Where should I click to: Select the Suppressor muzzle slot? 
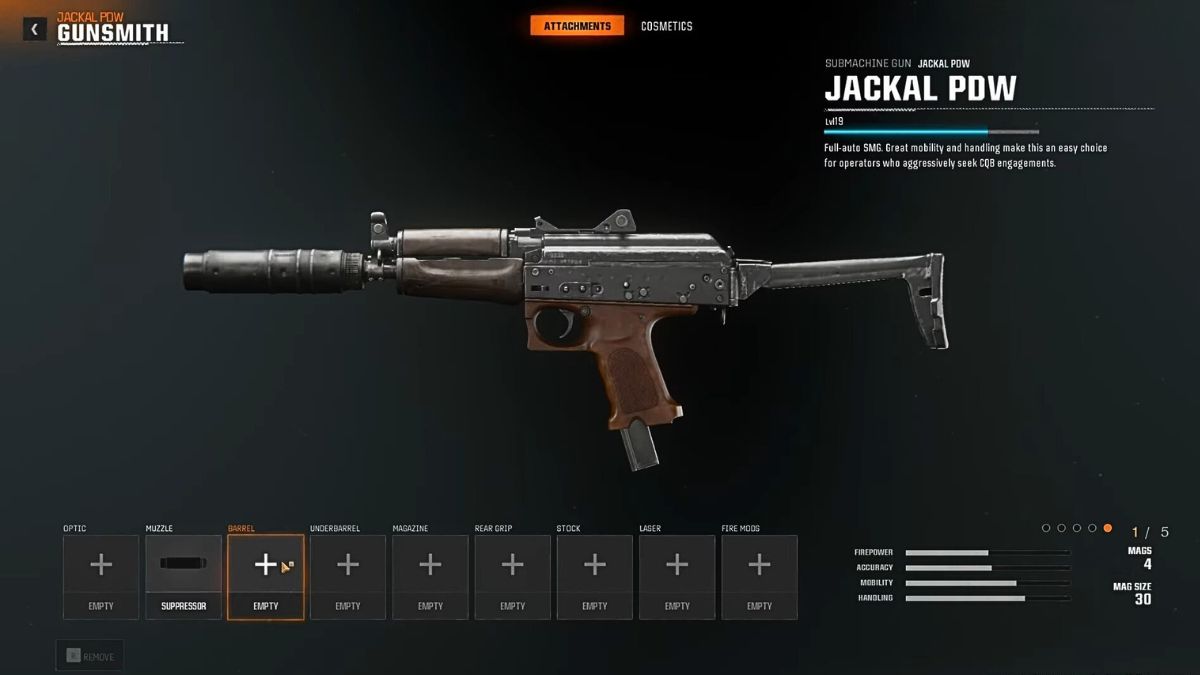point(183,576)
